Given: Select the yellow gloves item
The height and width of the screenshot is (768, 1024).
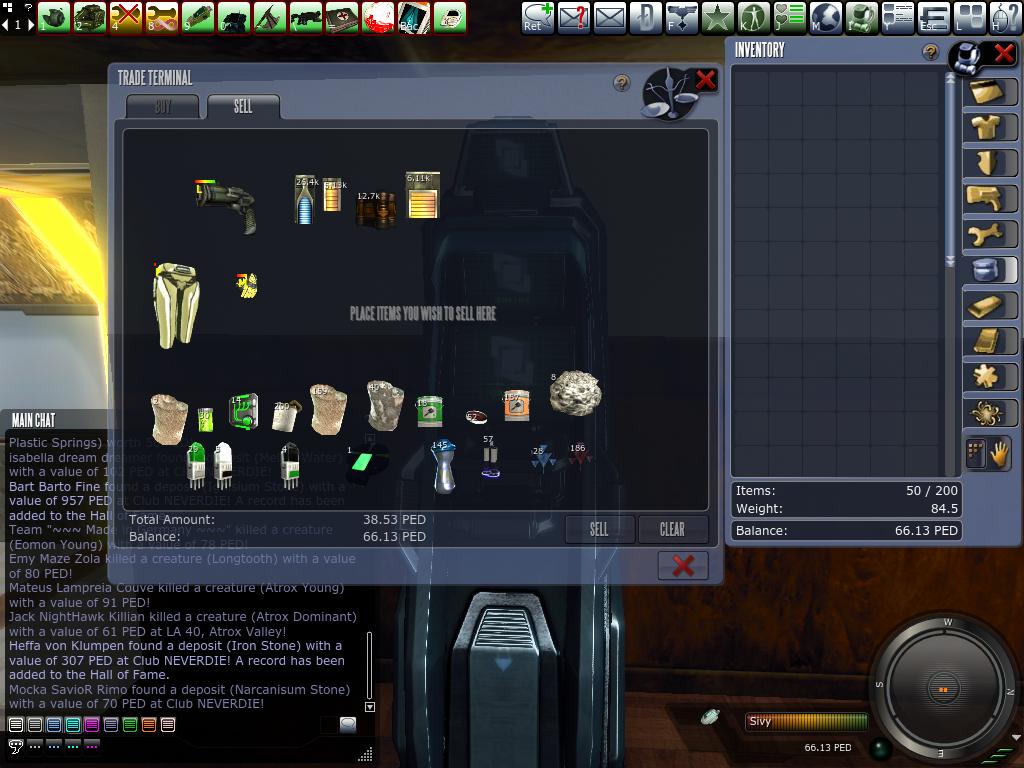Looking at the screenshot, I should [247, 285].
